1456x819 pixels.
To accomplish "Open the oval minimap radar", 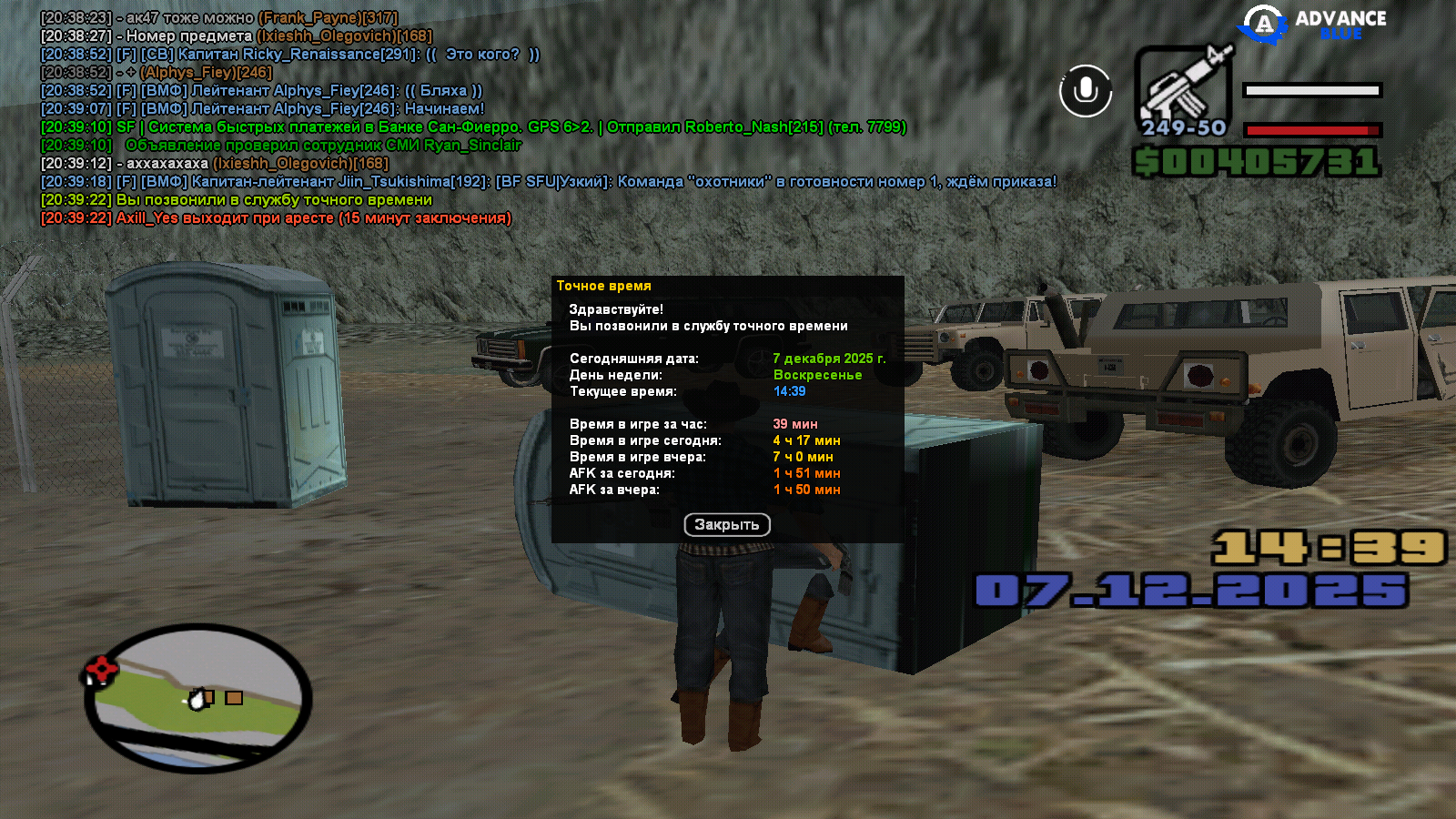I will point(198,698).
